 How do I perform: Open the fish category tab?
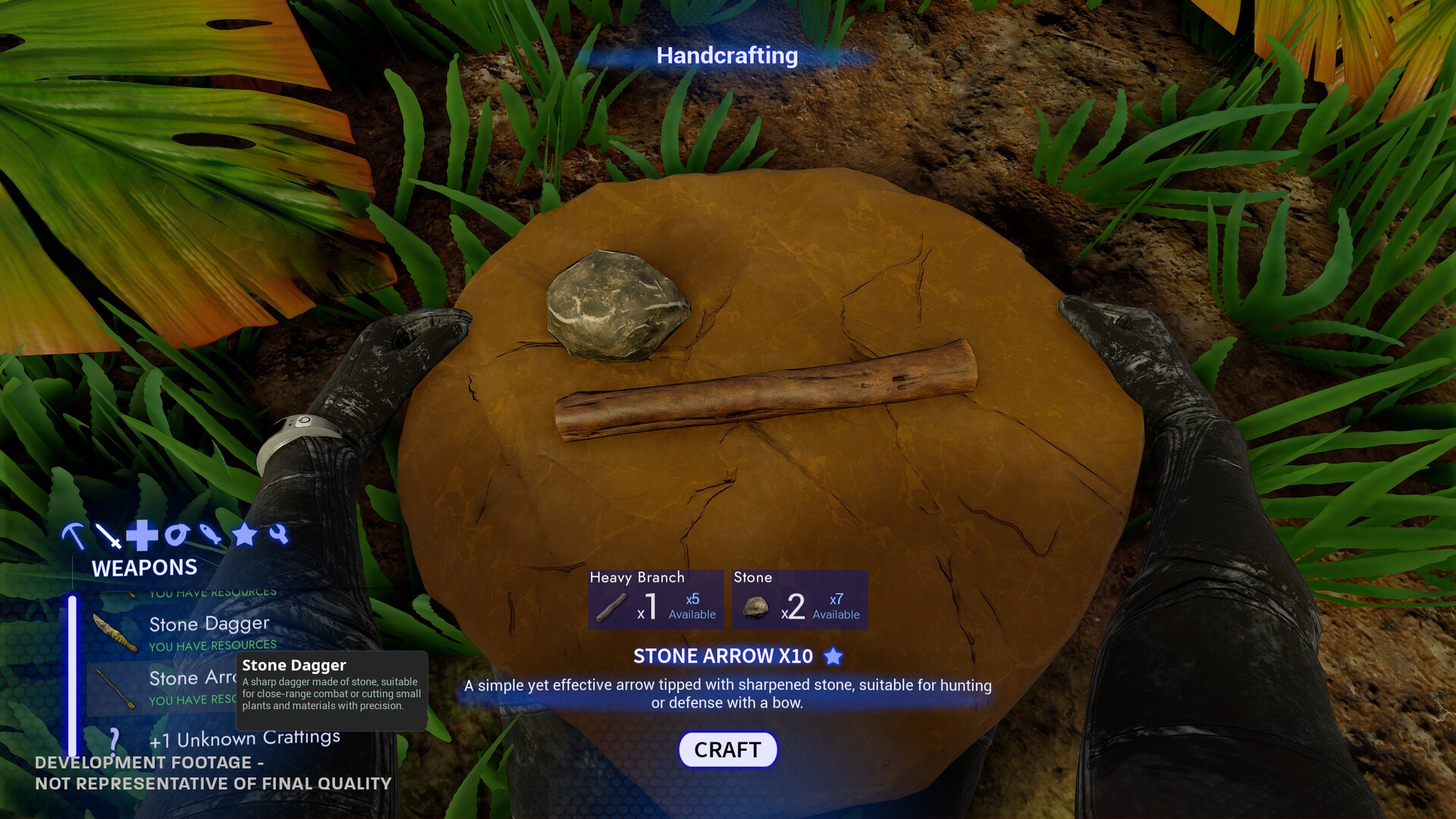pos(210,534)
